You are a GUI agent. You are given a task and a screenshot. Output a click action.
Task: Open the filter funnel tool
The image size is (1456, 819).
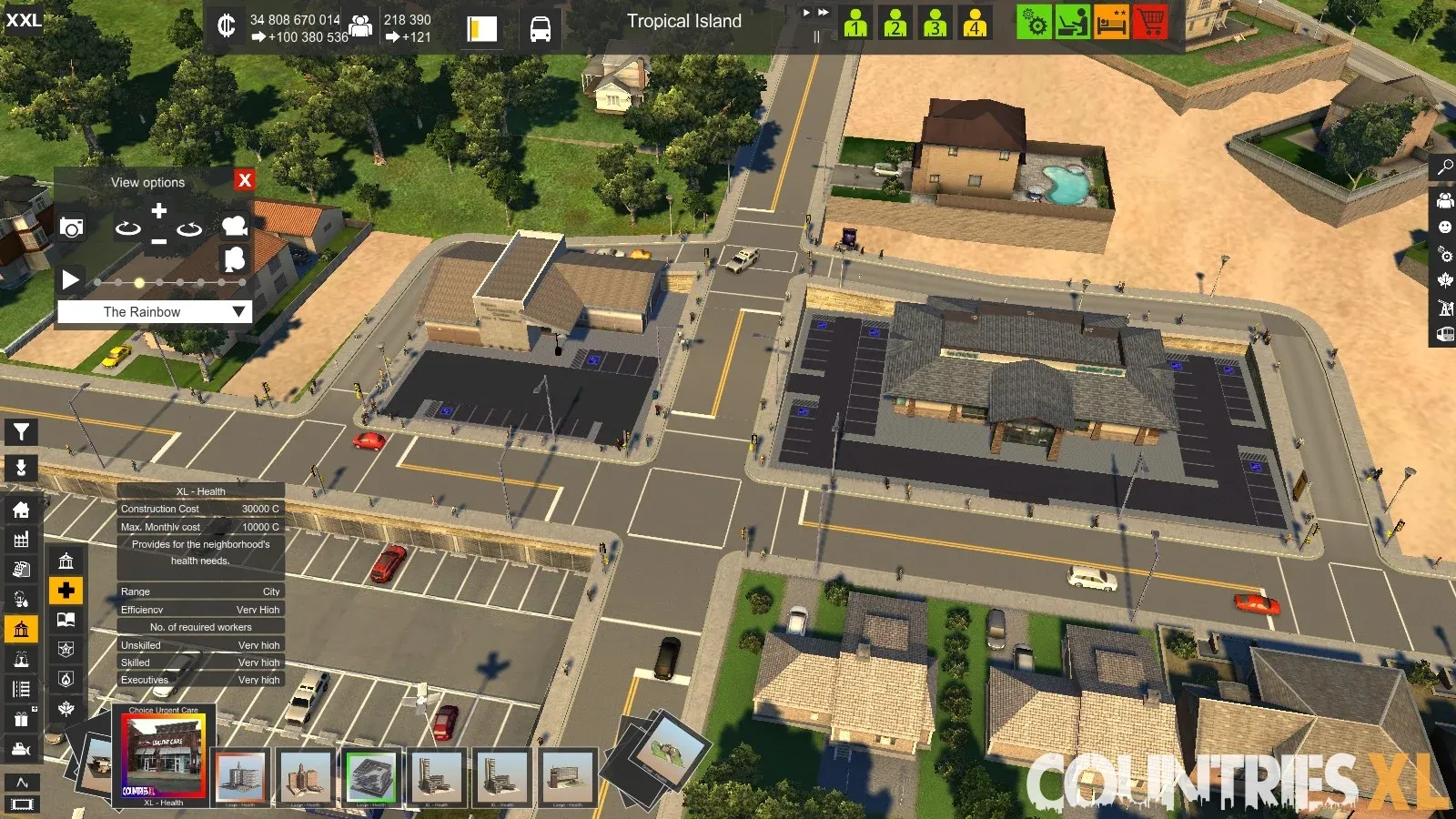[21, 432]
